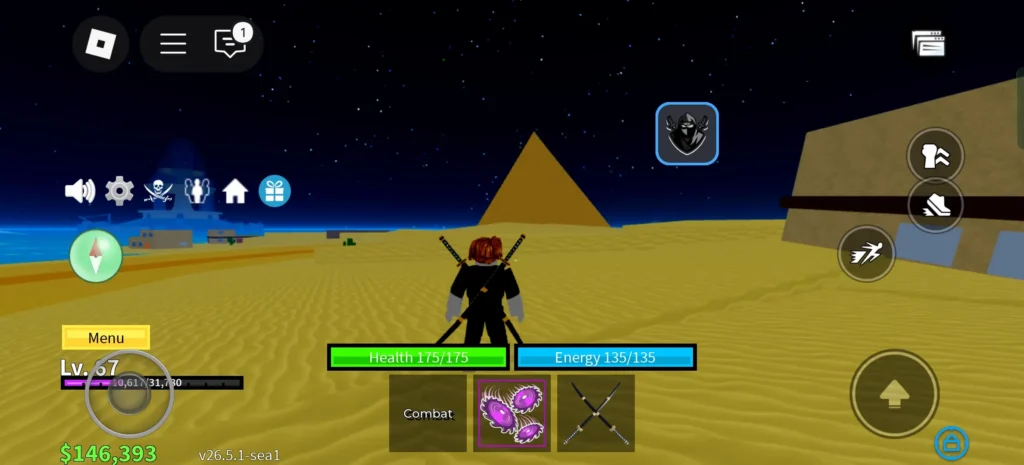The height and width of the screenshot is (465, 1024).
Task: Open the Roblox logo menu
Action: point(101,43)
